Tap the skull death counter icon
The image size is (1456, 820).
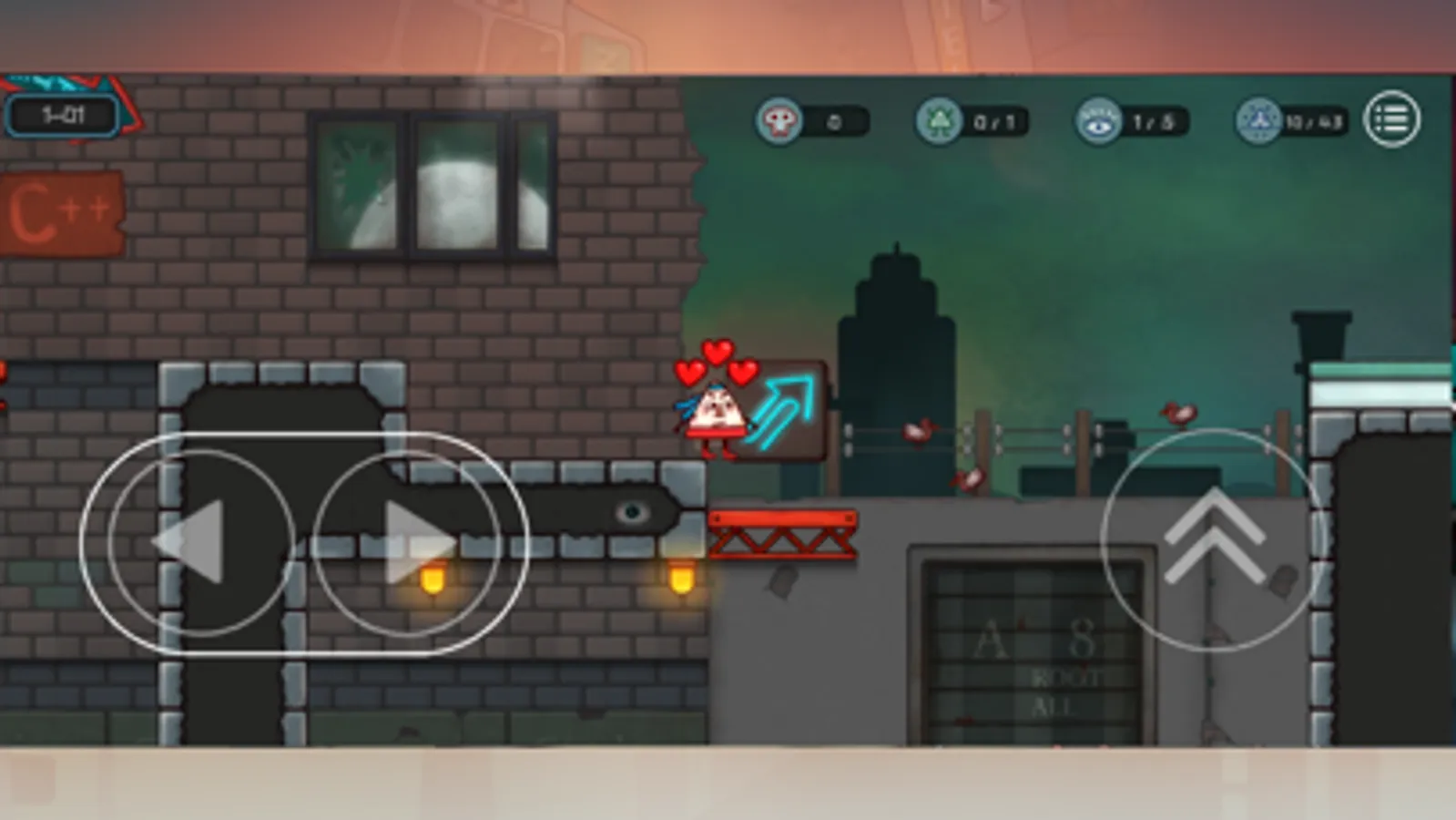(779, 118)
